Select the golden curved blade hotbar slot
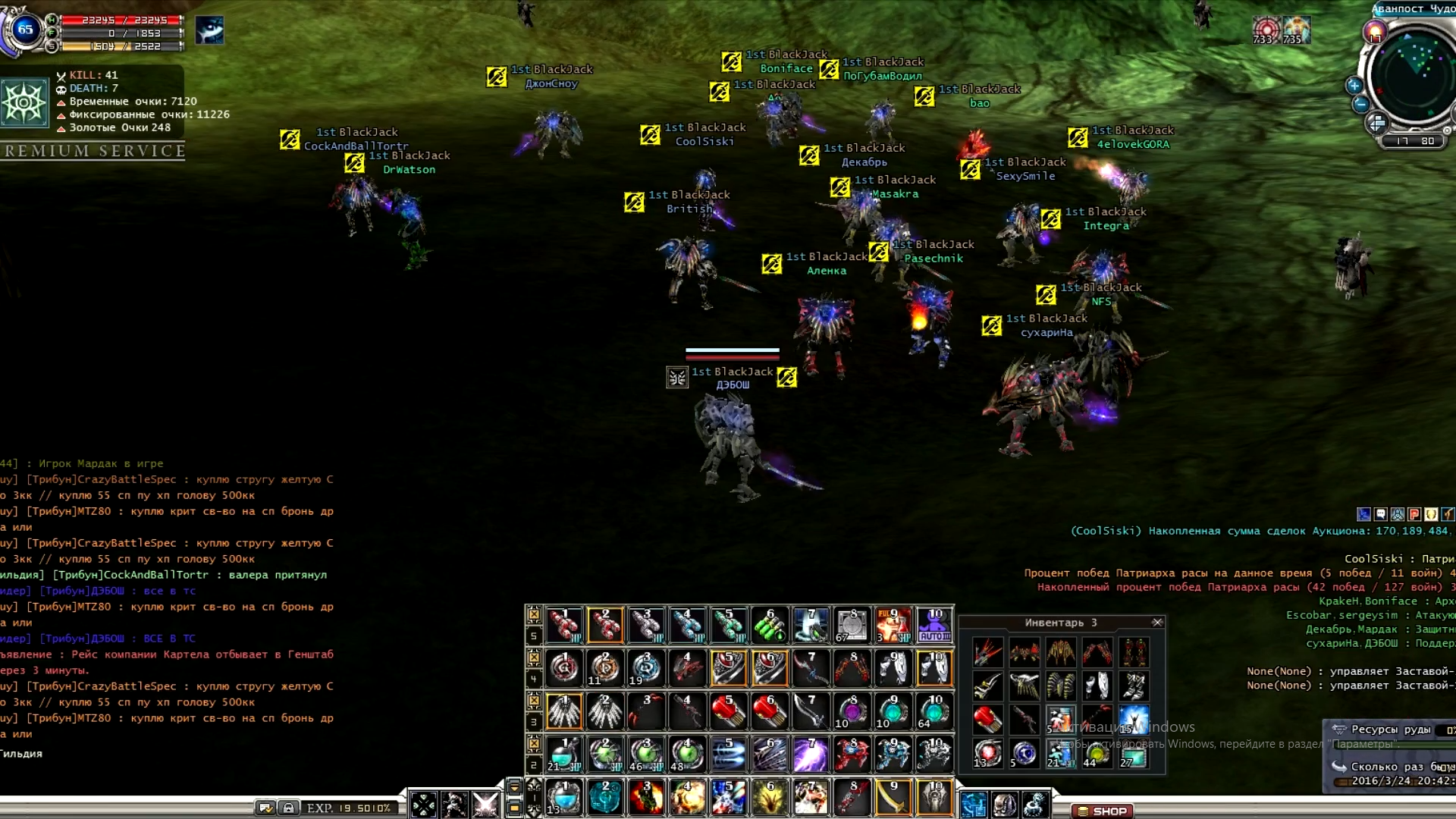This screenshot has height=819, width=1456. 893,798
